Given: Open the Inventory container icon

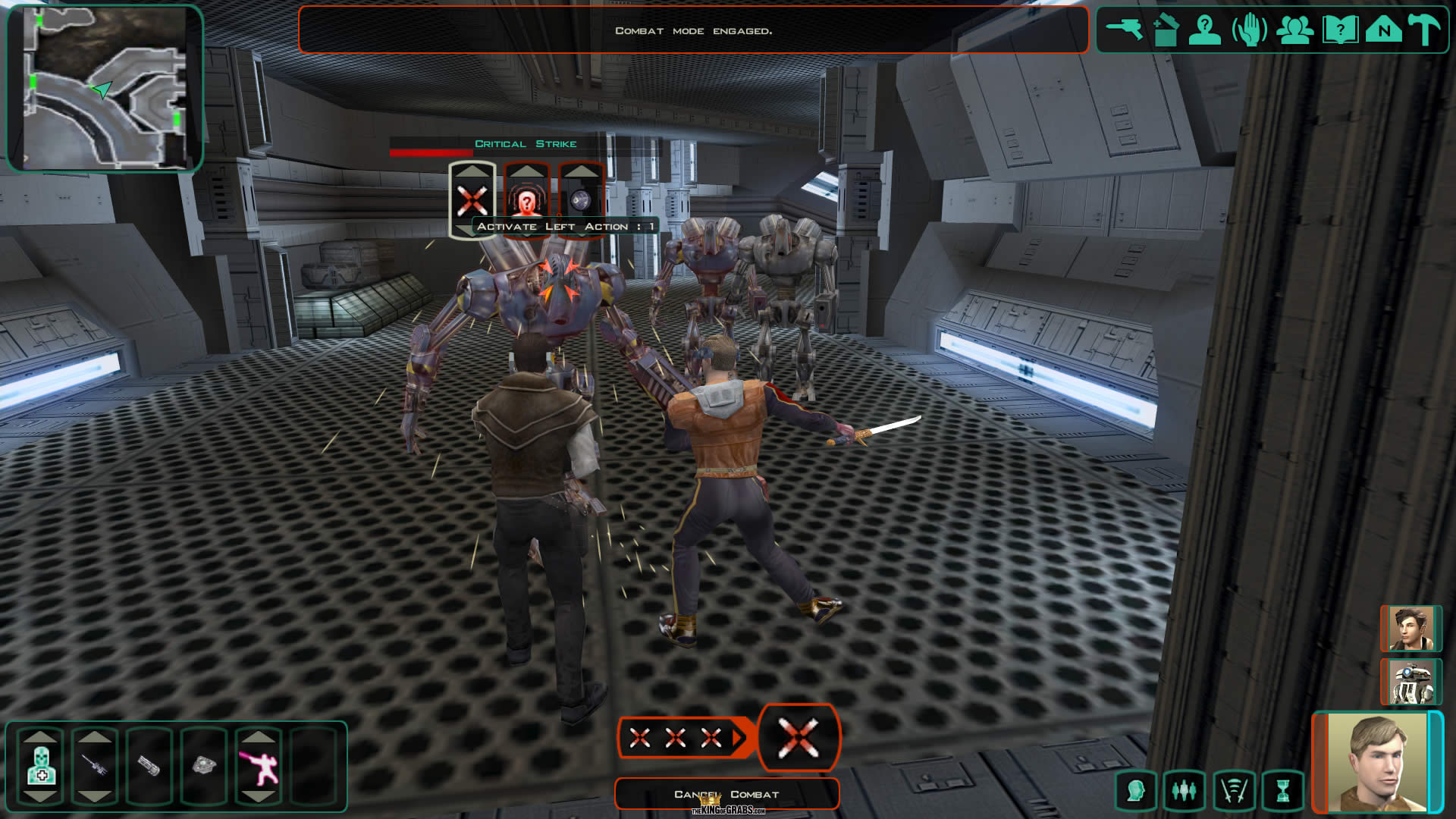Looking at the screenshot, I should click(x=1166, y=31).
